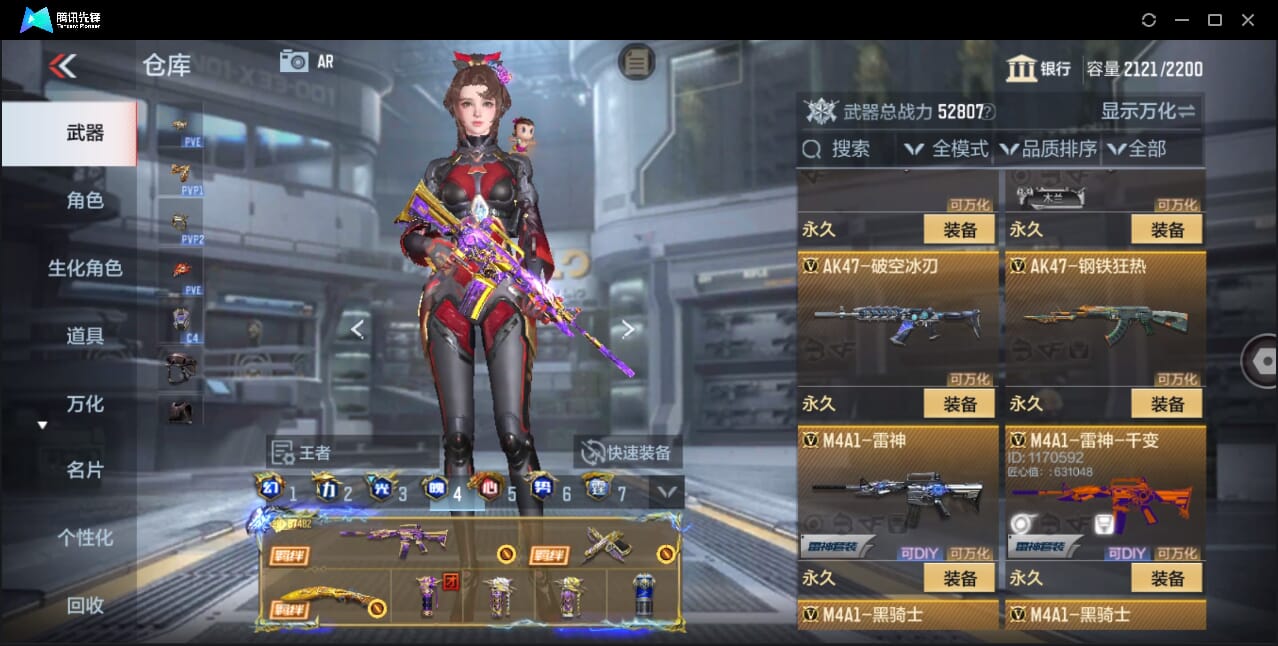The height and width of the screenshot is (646, 1278).
Task: Go to the 回收 recycle tab
Action: pyautogui.click(x=84, y=605)
